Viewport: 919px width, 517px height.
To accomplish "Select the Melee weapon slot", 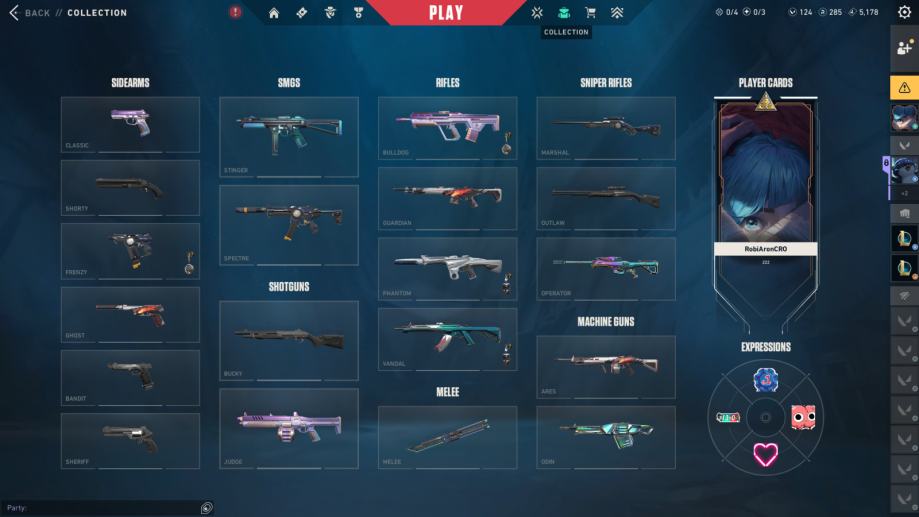I will pyautogui.click(x=447, y=437).
